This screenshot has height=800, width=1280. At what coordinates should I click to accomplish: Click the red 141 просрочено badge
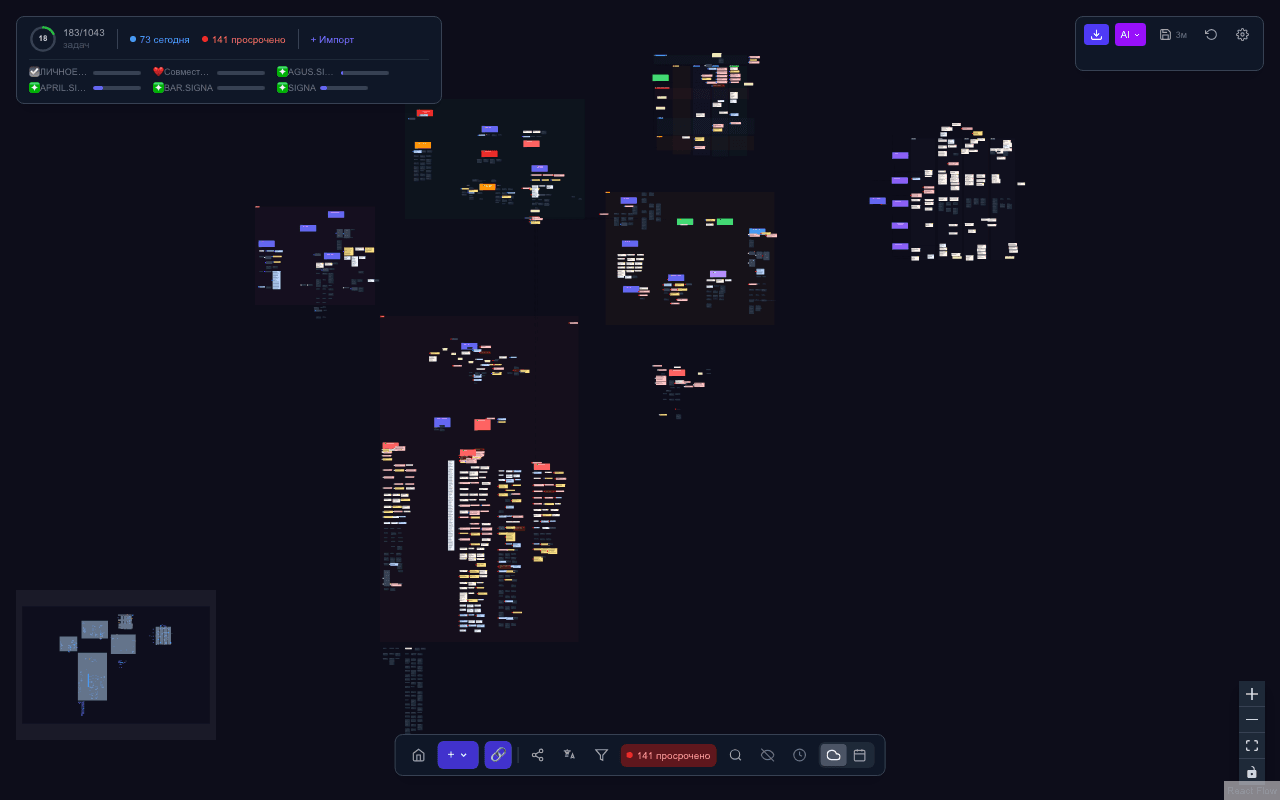click(668, 755)
